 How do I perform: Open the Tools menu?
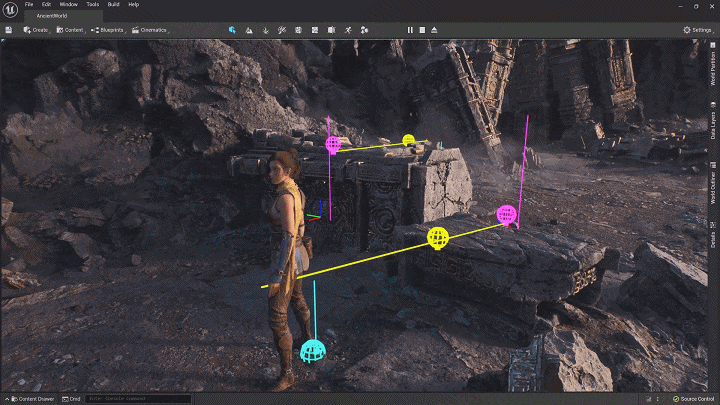(92, 5)
